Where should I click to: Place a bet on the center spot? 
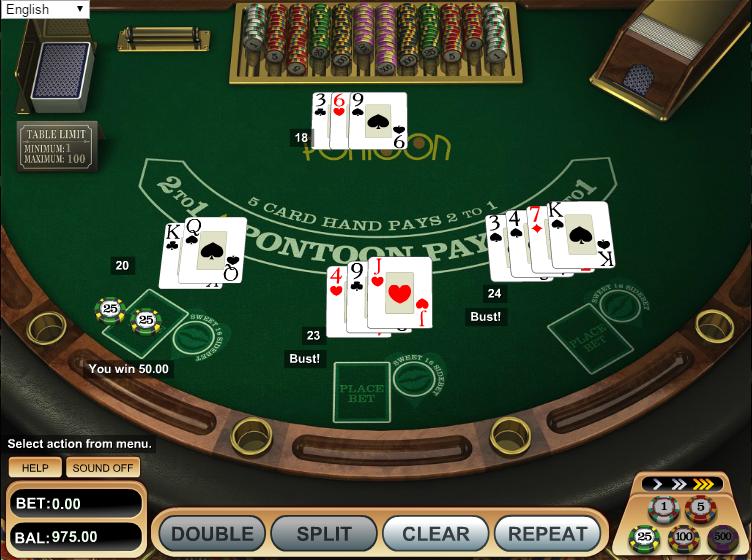pyautogui.click(x=361, y=392)
